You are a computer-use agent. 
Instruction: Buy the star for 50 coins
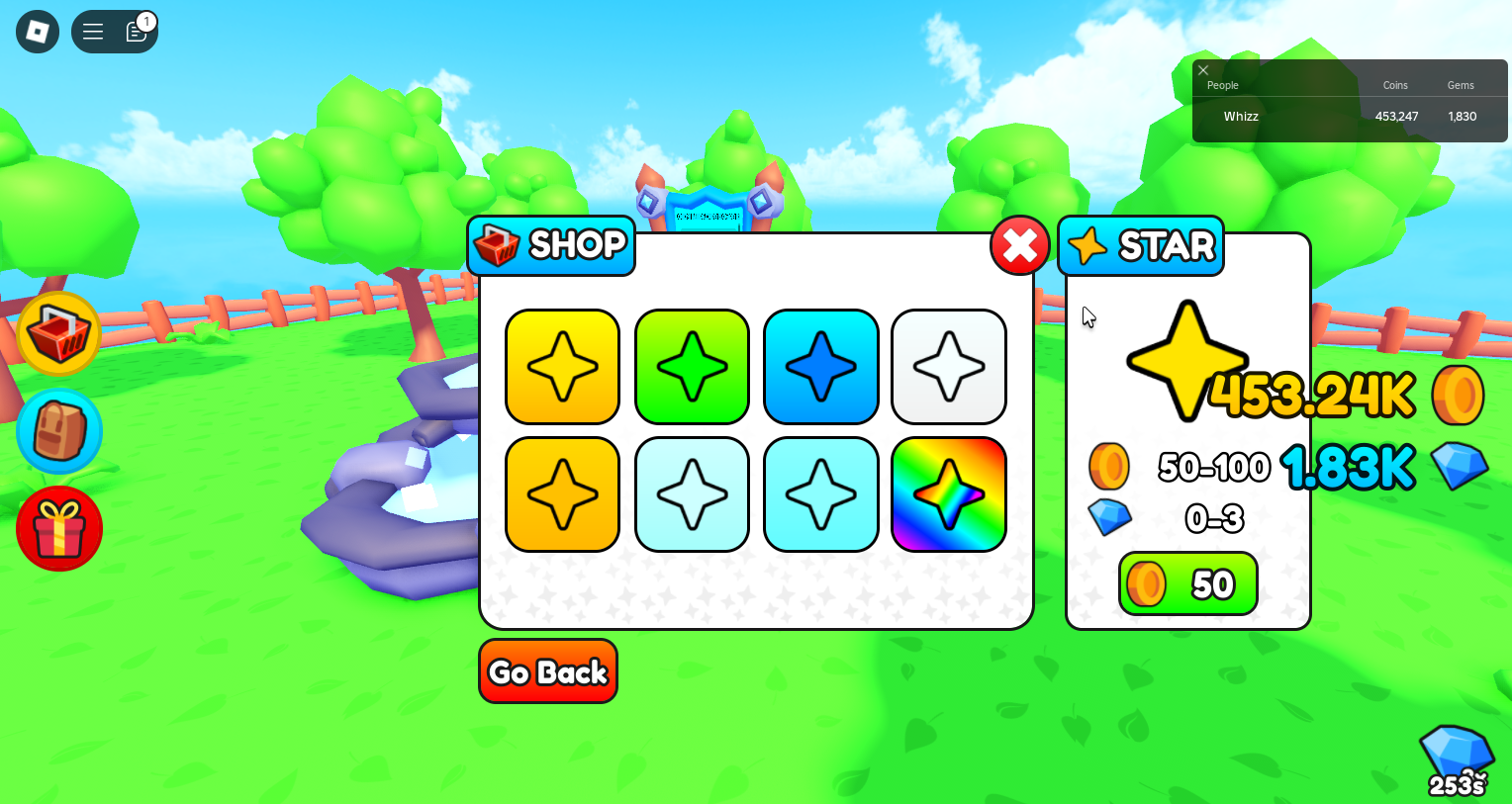coord(1187,583)
